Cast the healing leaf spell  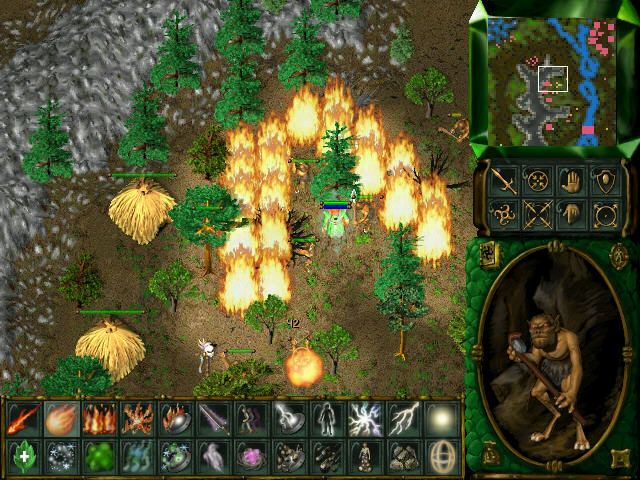pos(21,456)
